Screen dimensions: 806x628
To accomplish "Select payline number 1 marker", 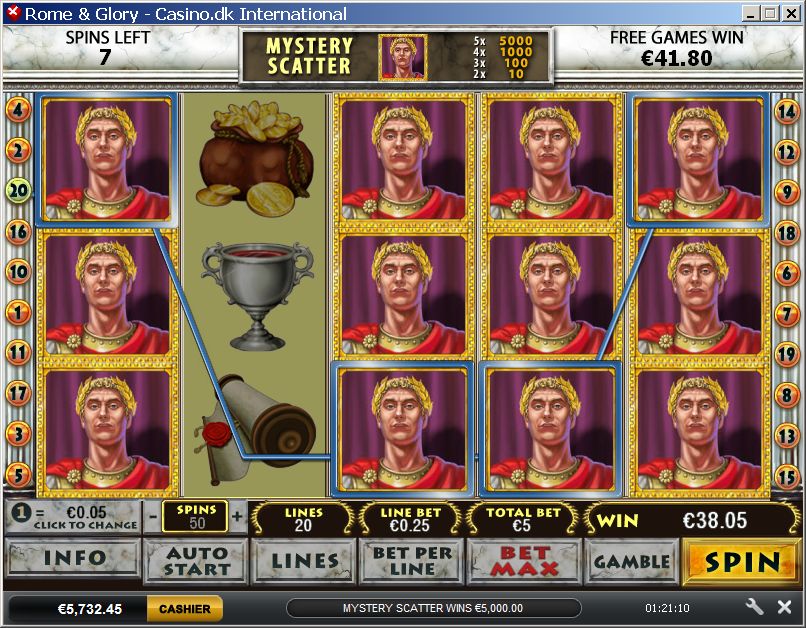I will pyautogui.click(x=18, y=312).
